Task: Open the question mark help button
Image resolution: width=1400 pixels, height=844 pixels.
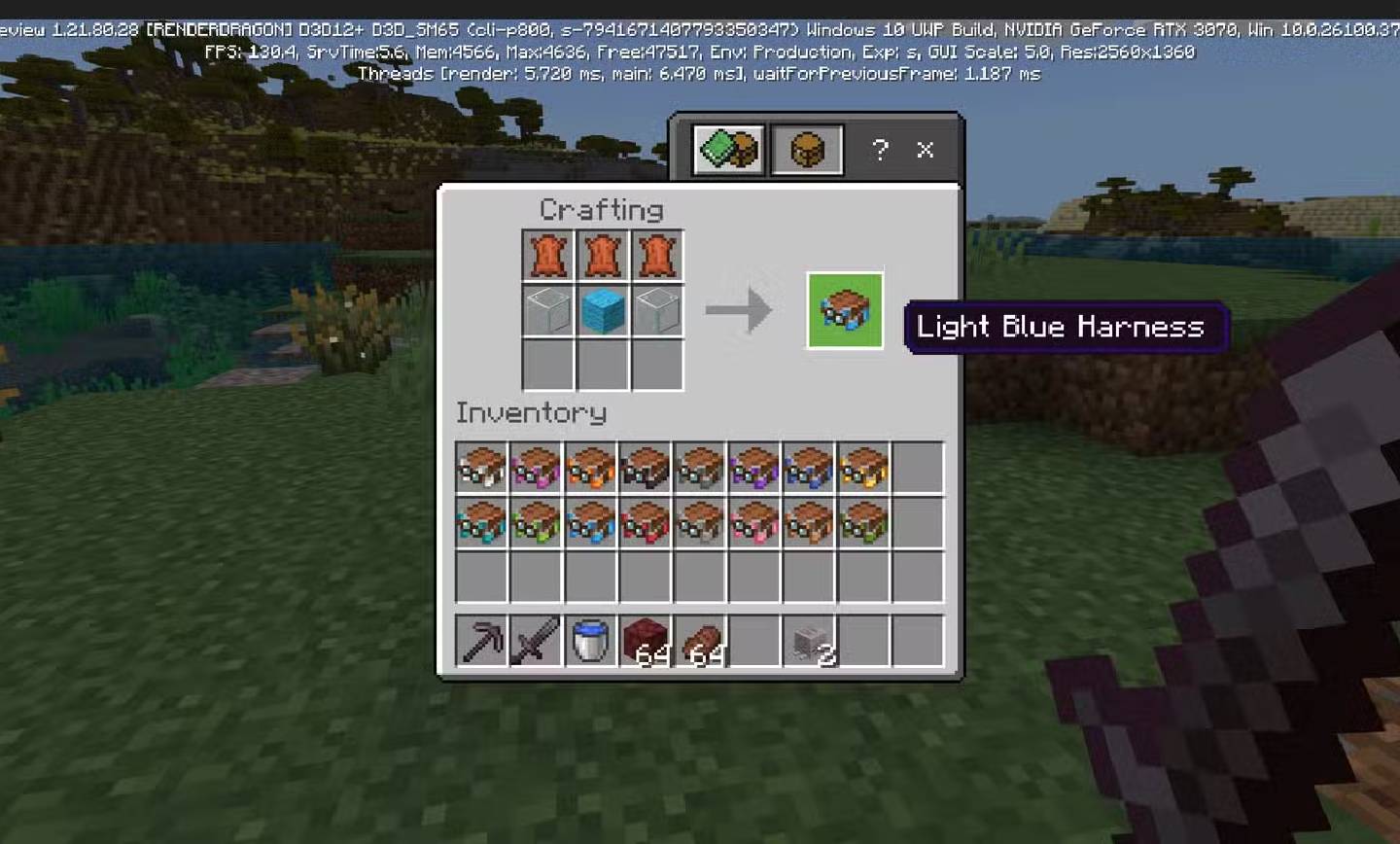Action: [880, 150]
